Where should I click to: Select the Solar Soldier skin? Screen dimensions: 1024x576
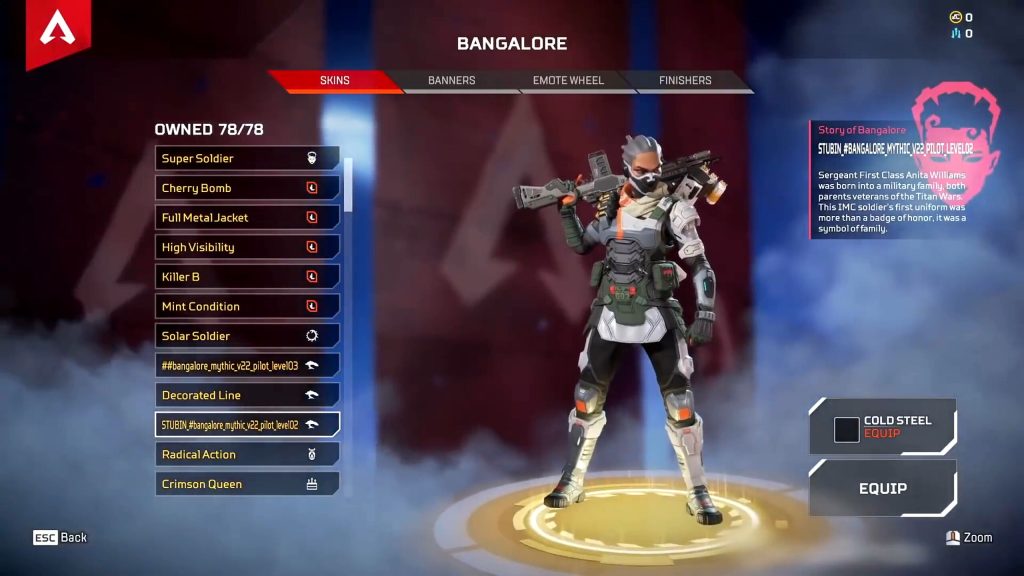click(247, 336)
